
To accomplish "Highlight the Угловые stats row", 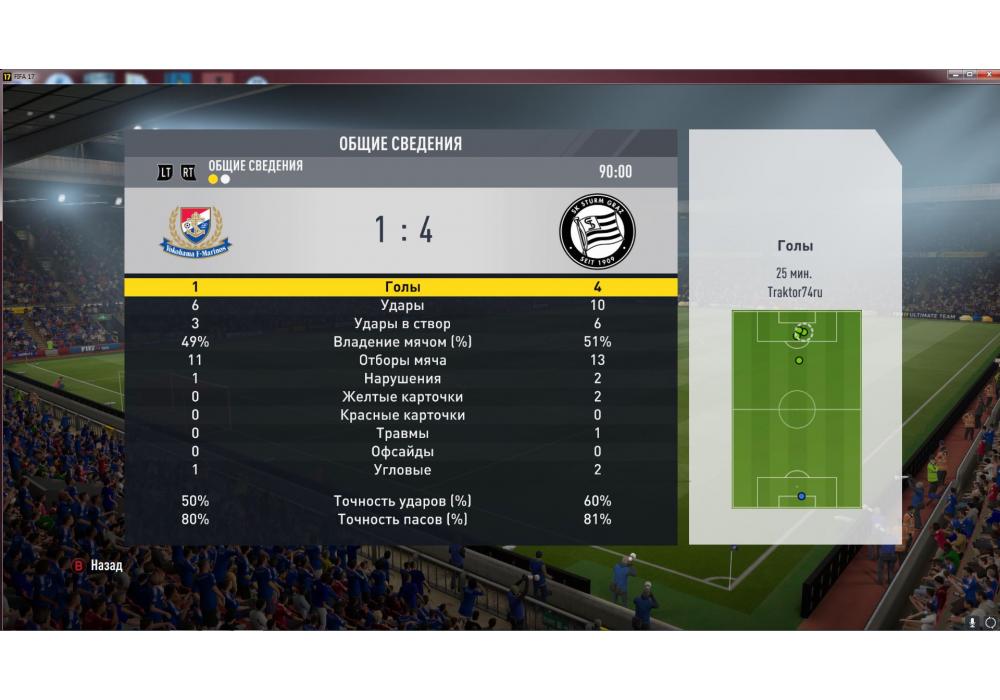I will [x=402, y=470].
